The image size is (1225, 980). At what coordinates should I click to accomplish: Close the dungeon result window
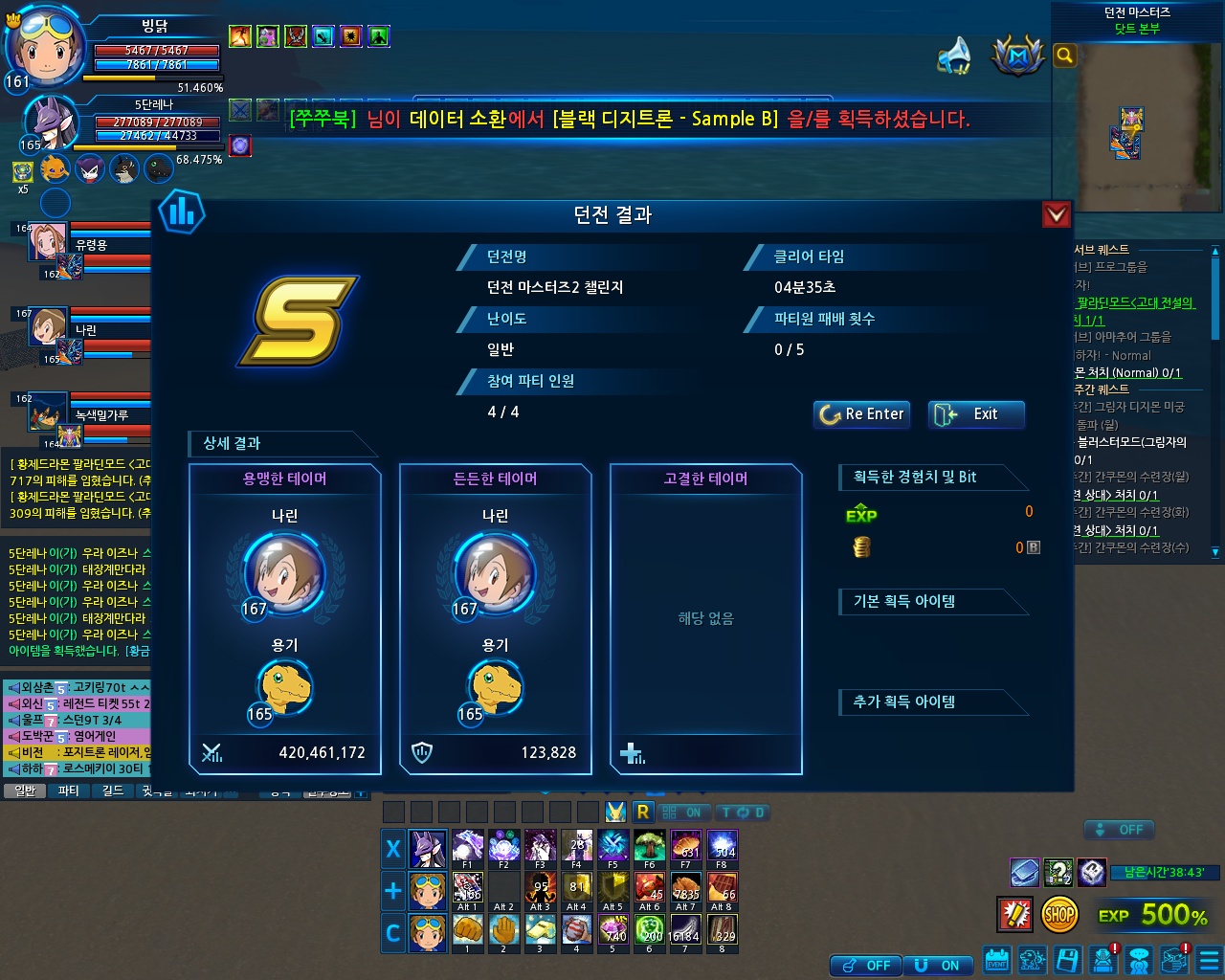1056,214
